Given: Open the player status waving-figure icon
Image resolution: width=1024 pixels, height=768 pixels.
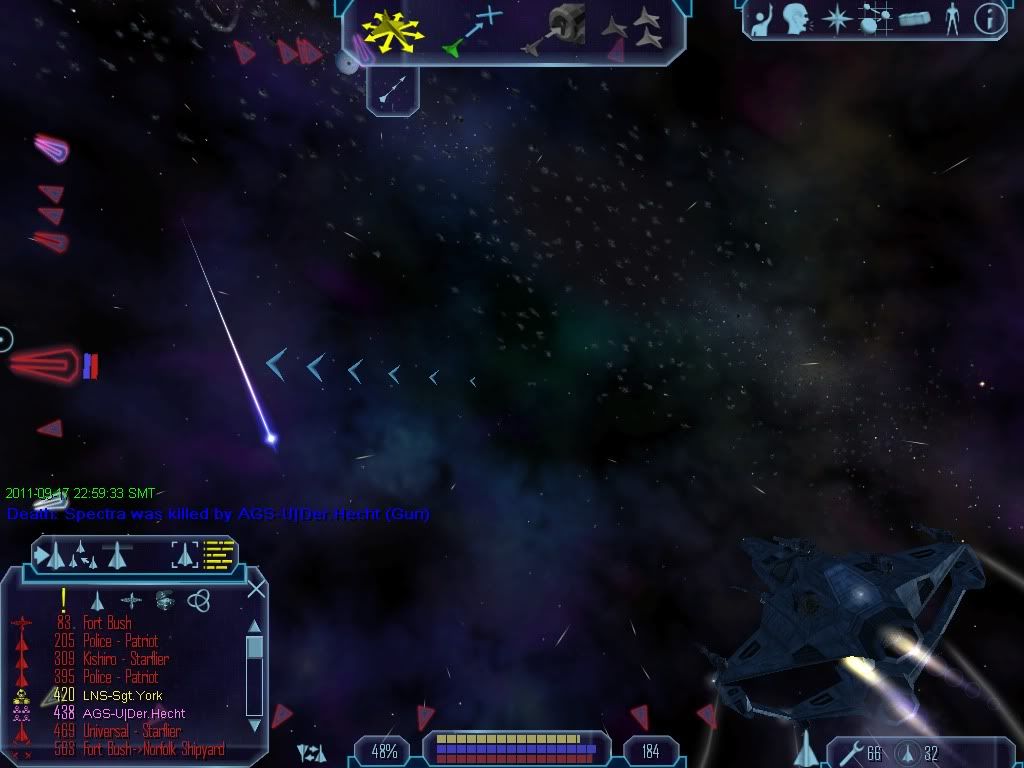Looking at the screenshot, I should point(760,18).
